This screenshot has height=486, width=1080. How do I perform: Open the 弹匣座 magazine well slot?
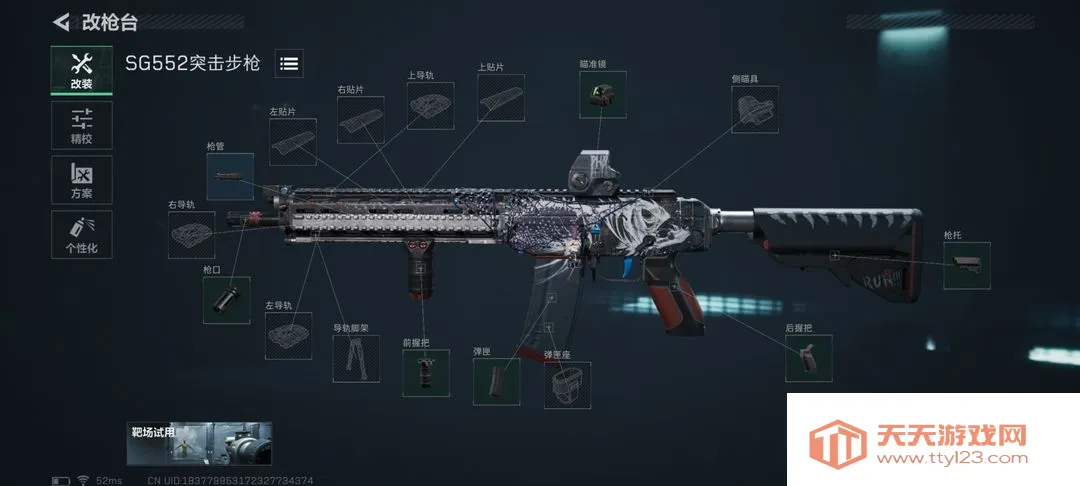(567, 385)
